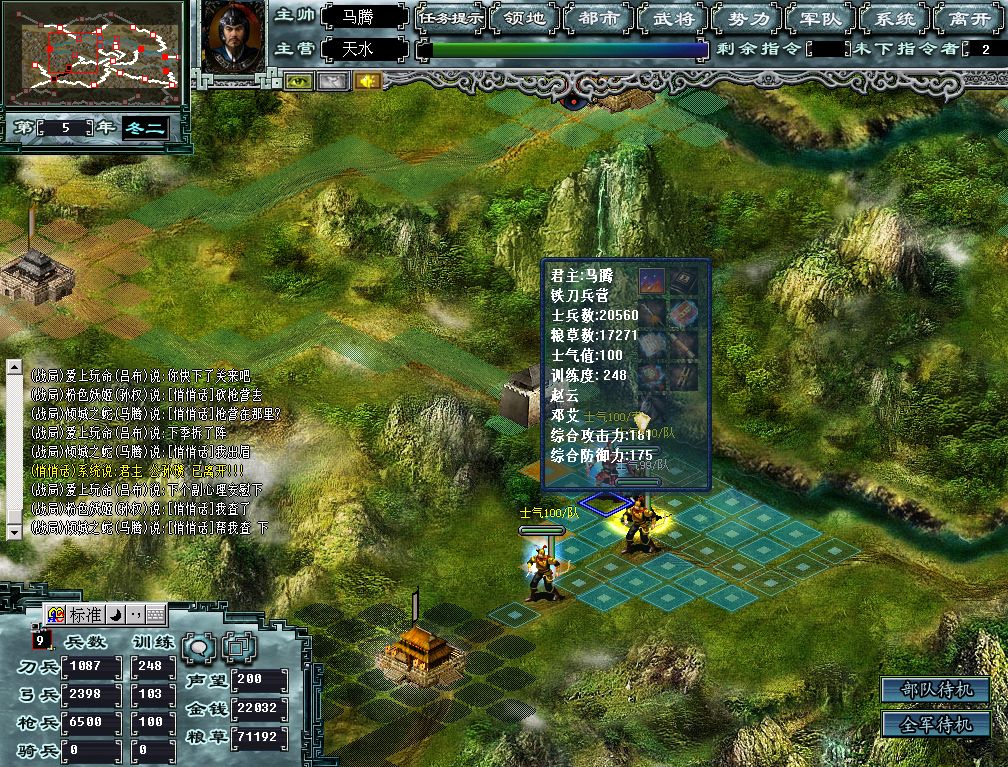
Task: Click the overlapping squares window button
Action: coord(239,647)
